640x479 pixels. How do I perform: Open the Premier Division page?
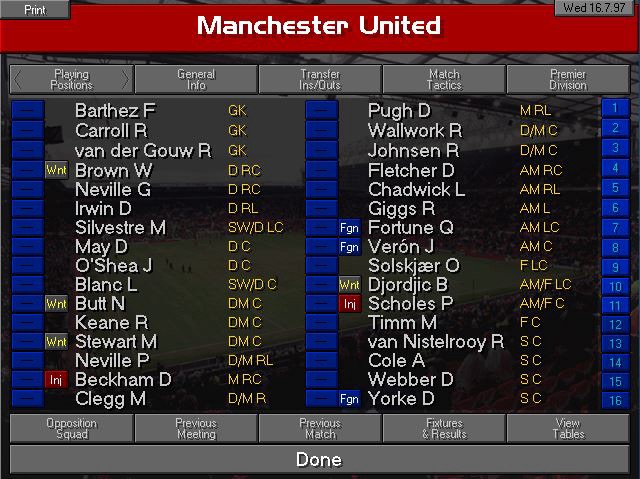(568, 80)
